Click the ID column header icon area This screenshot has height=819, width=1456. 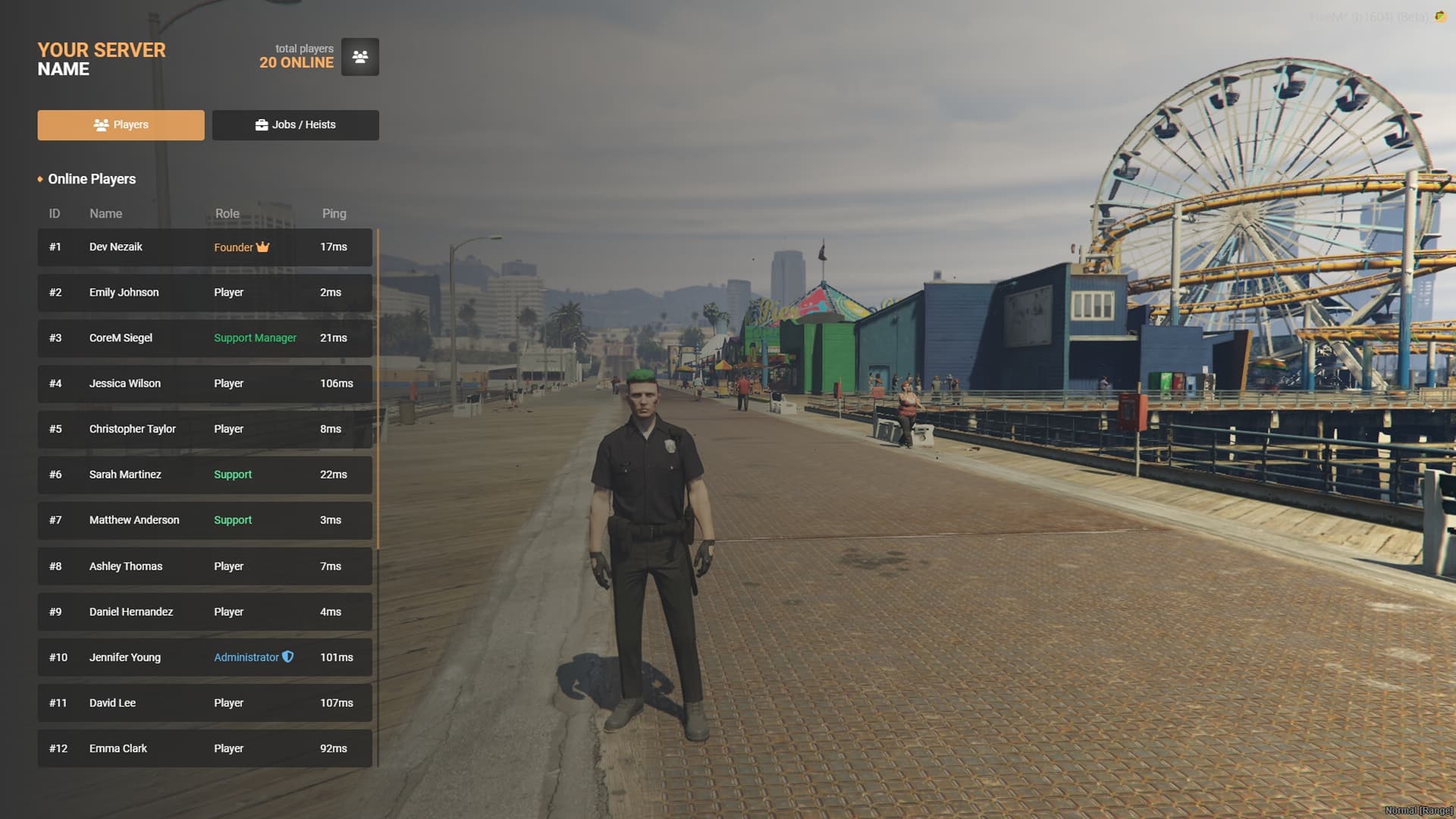[x=54, y=213]
